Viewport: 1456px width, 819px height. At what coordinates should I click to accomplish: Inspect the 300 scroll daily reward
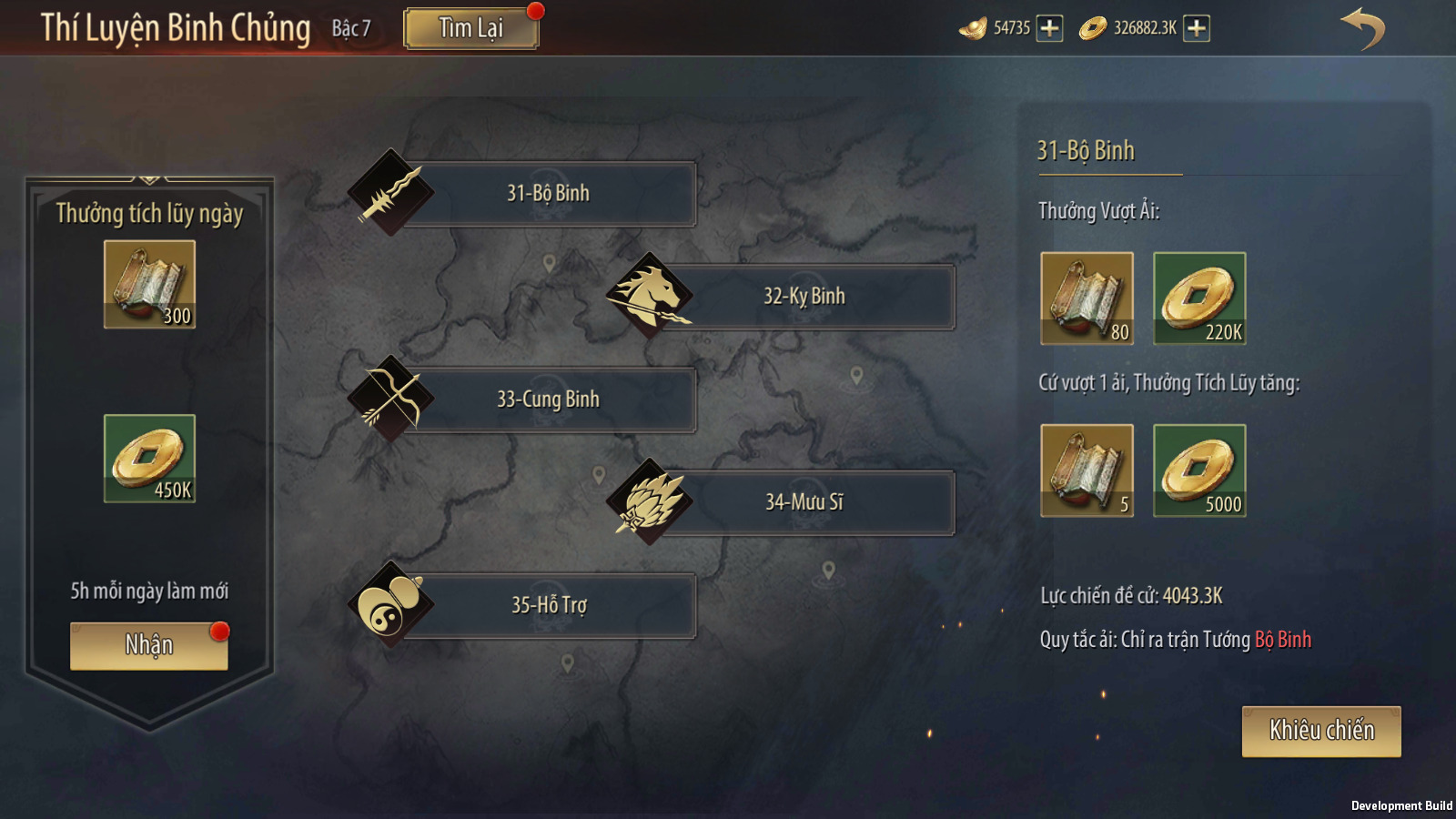[149, 285]
